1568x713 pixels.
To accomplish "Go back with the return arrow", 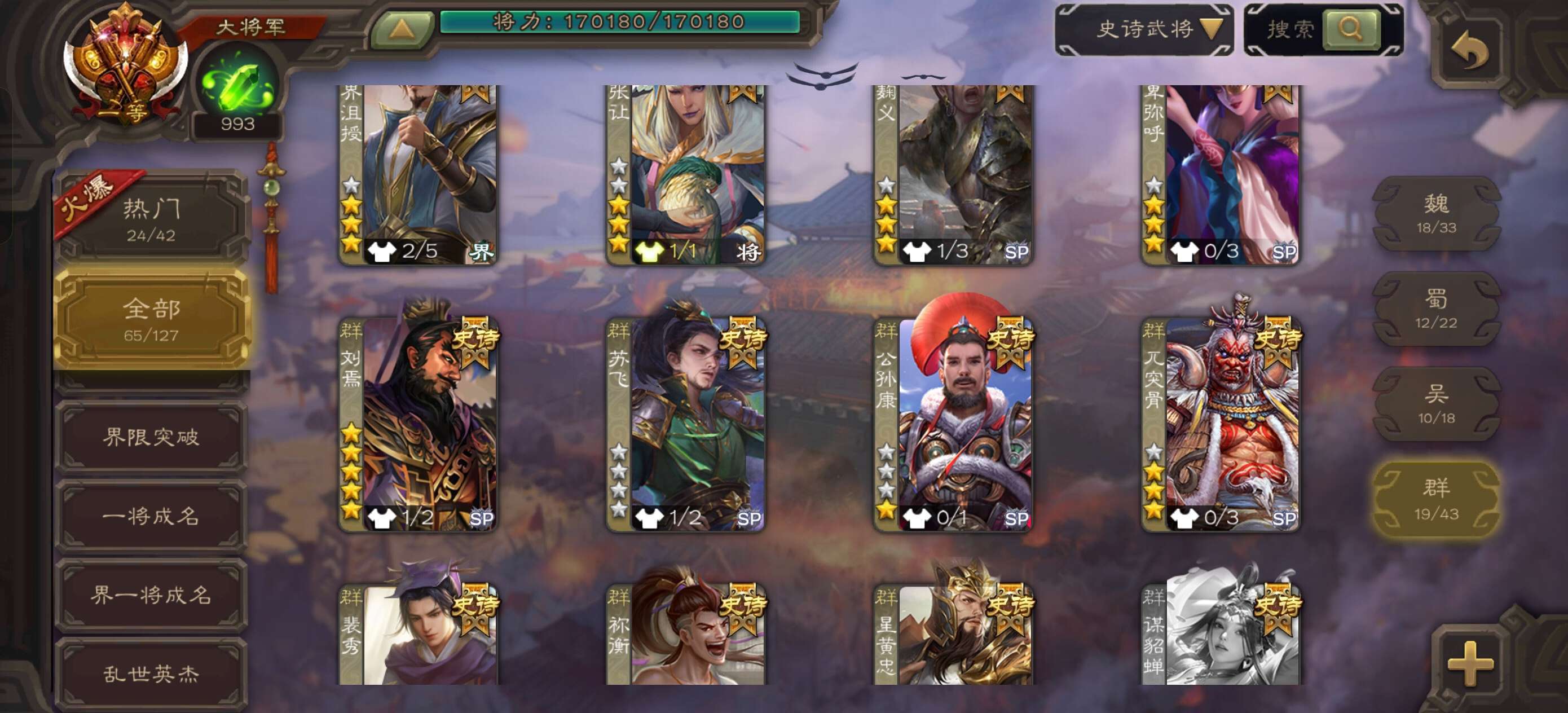I will tap(1469, 51).
